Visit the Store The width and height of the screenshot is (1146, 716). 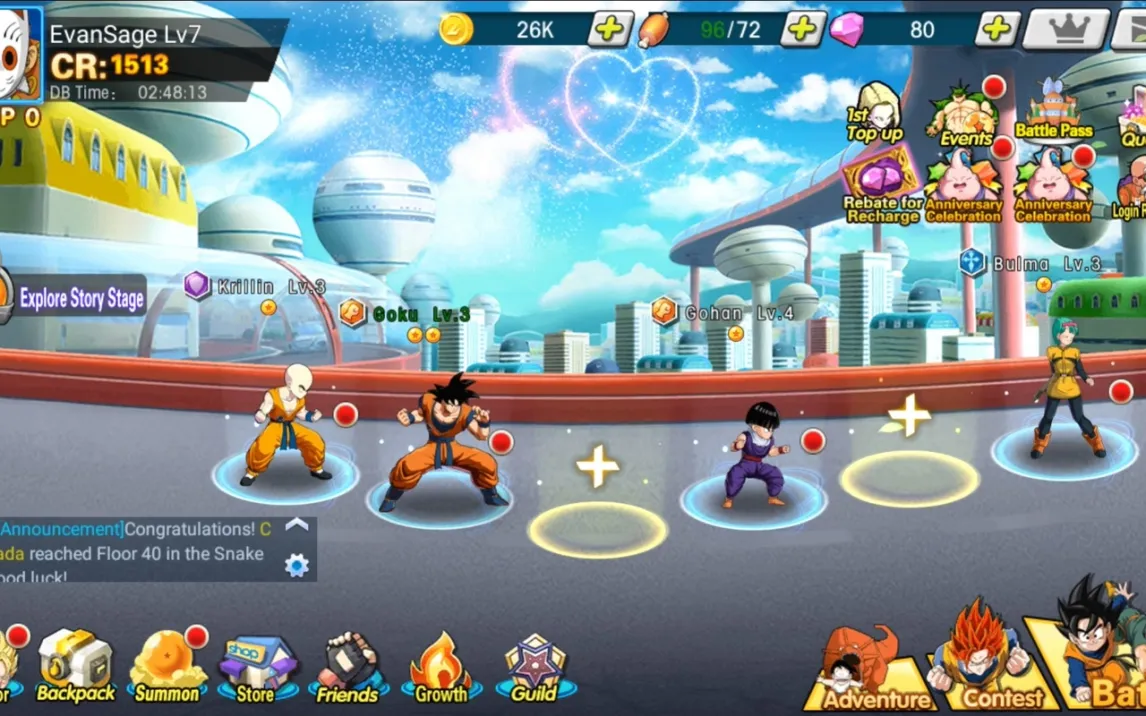coord(256,667)
